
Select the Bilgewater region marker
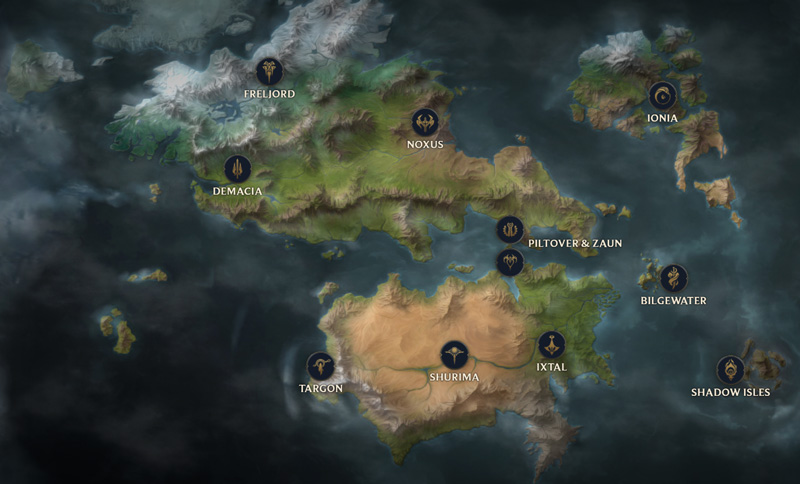[674, 278]
